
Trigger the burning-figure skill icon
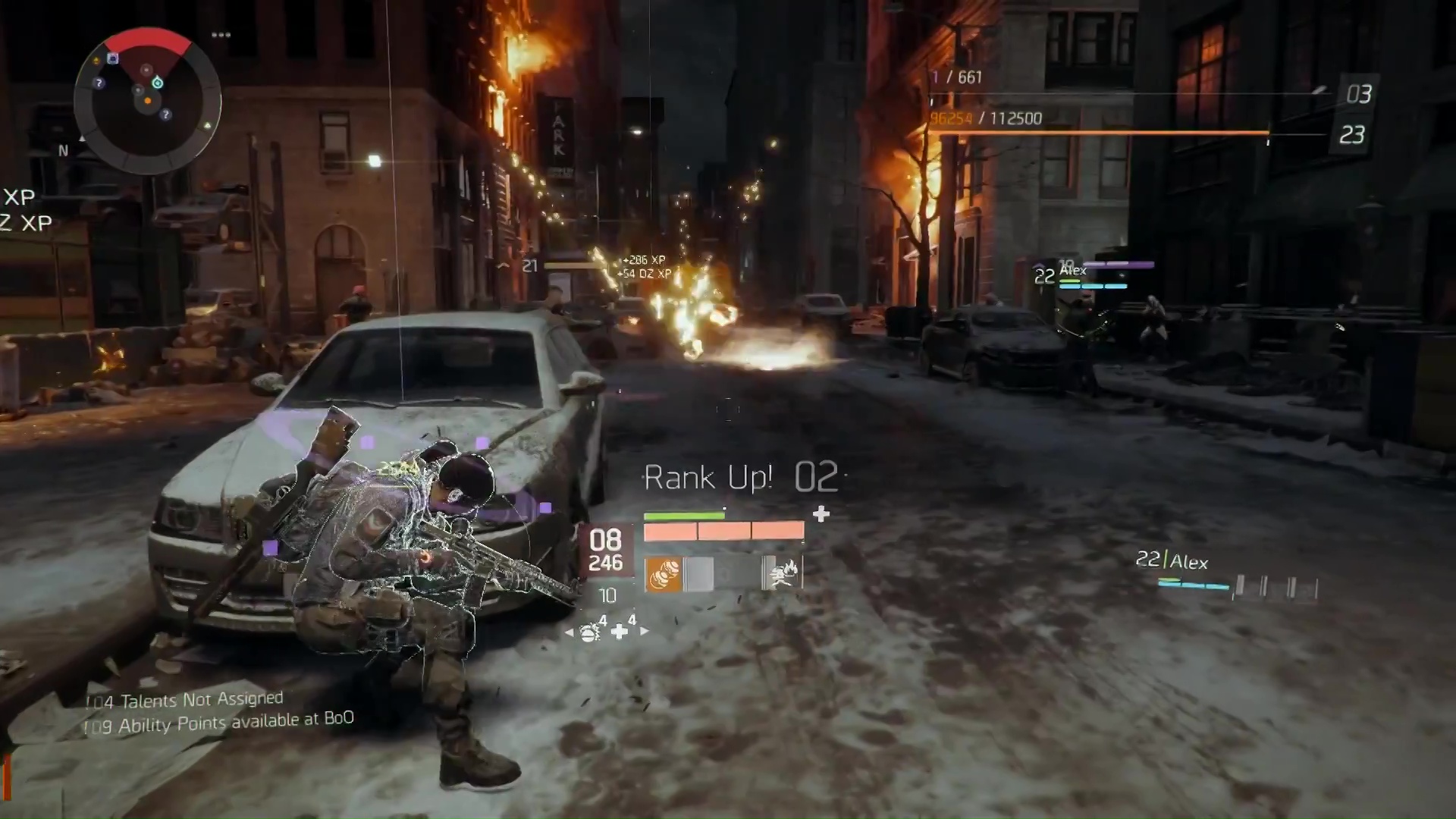[x=782, y=574]
